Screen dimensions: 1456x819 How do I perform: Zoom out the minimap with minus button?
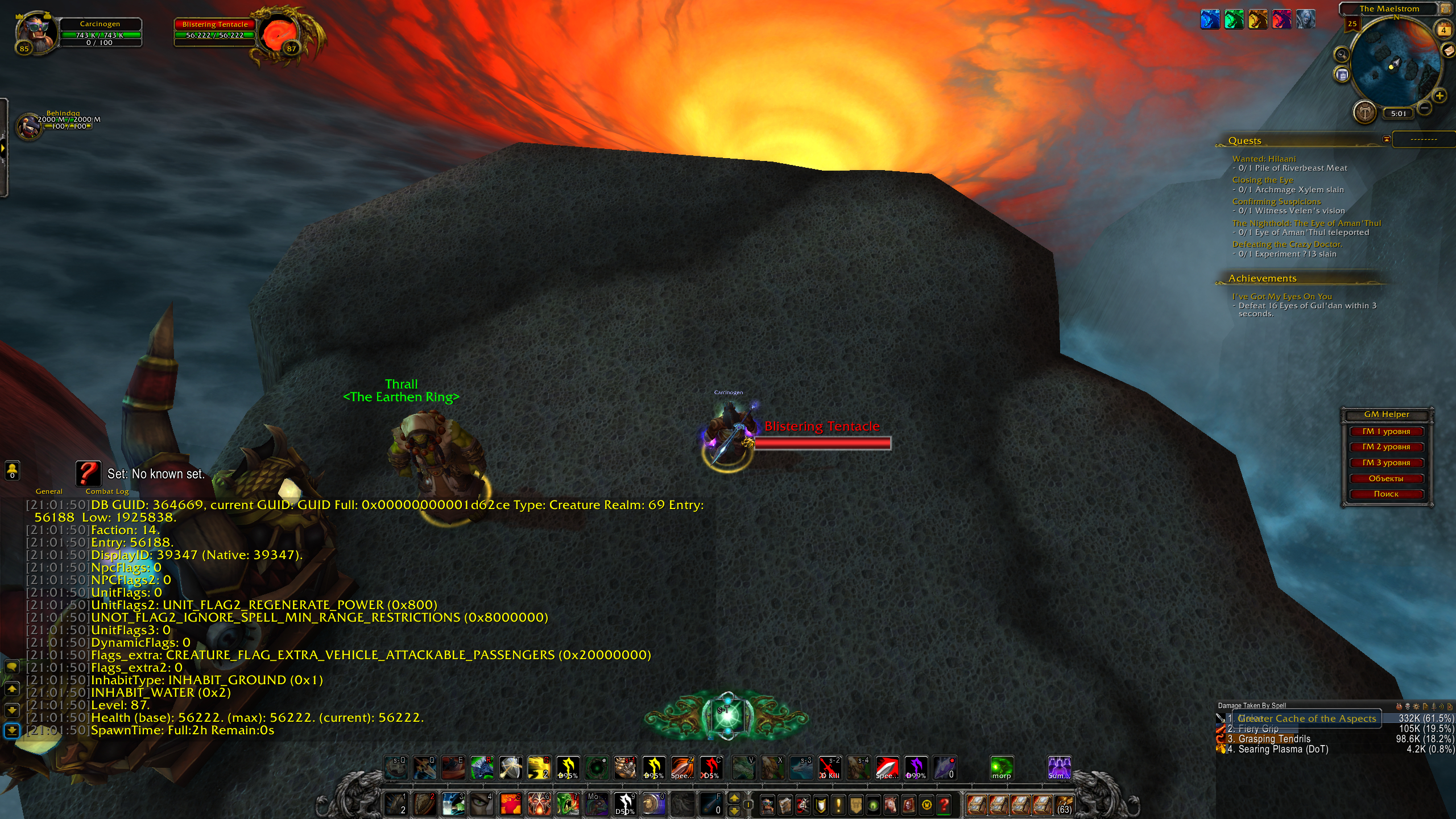click(1425, 107)
